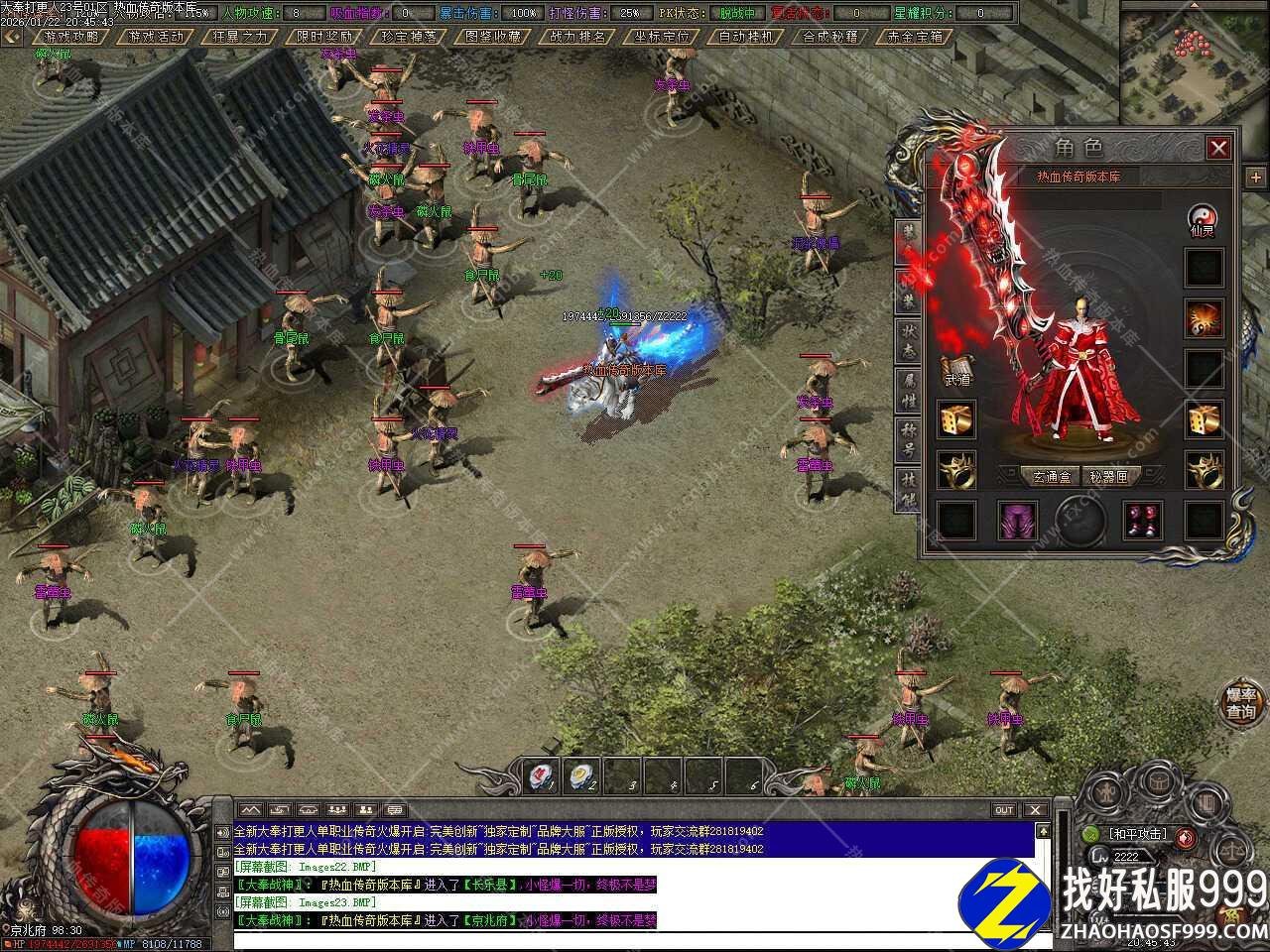Open the 爆率查询 drop rate query
Image resolution: width=1270 pixels, height=952 pixels.
pos(1241,702)
